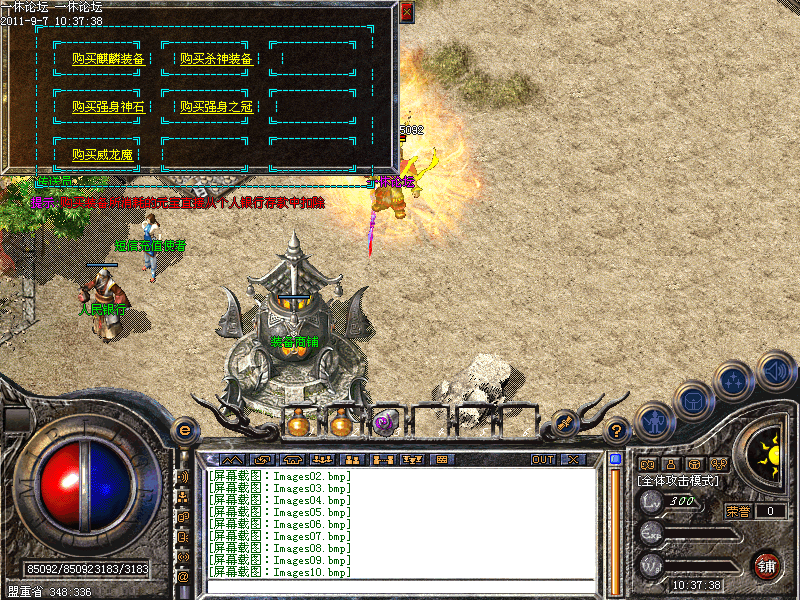800x600 pixels.
Task: Pick the 购买威龙魔 option
Action: point(102,154)
